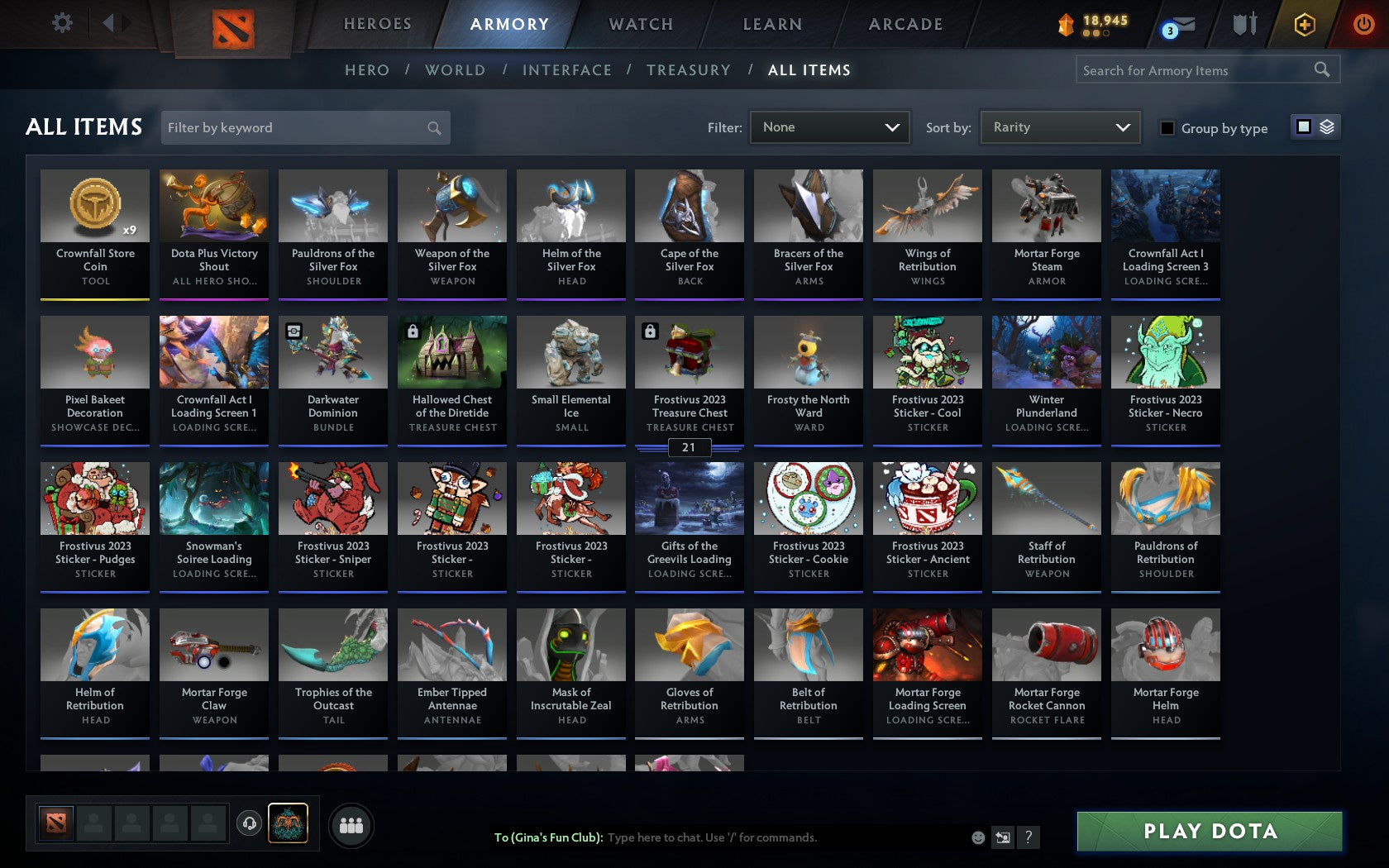Open the settings gear icon

60,23
